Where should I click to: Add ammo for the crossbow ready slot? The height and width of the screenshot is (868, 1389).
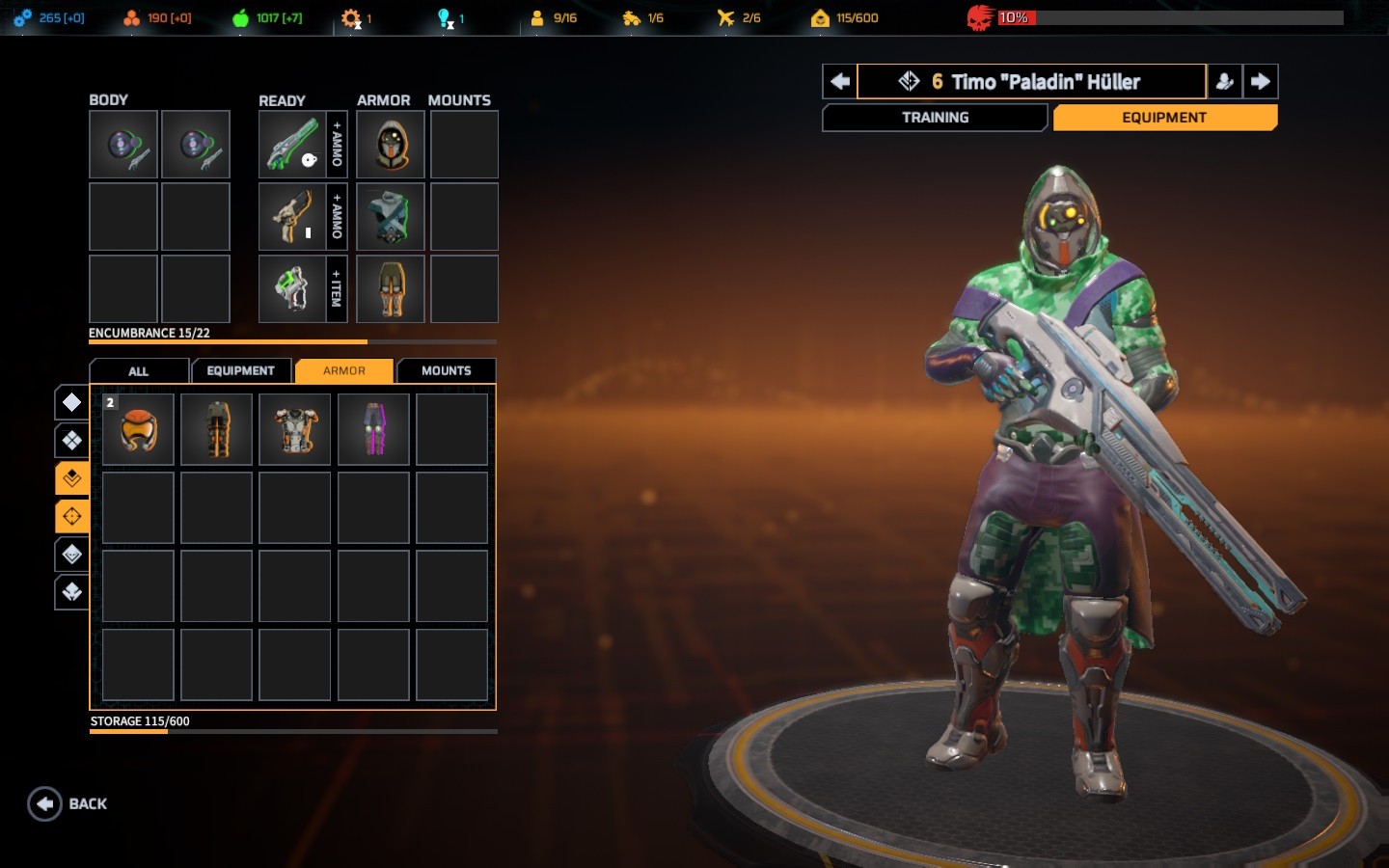(x=337, y=217)
